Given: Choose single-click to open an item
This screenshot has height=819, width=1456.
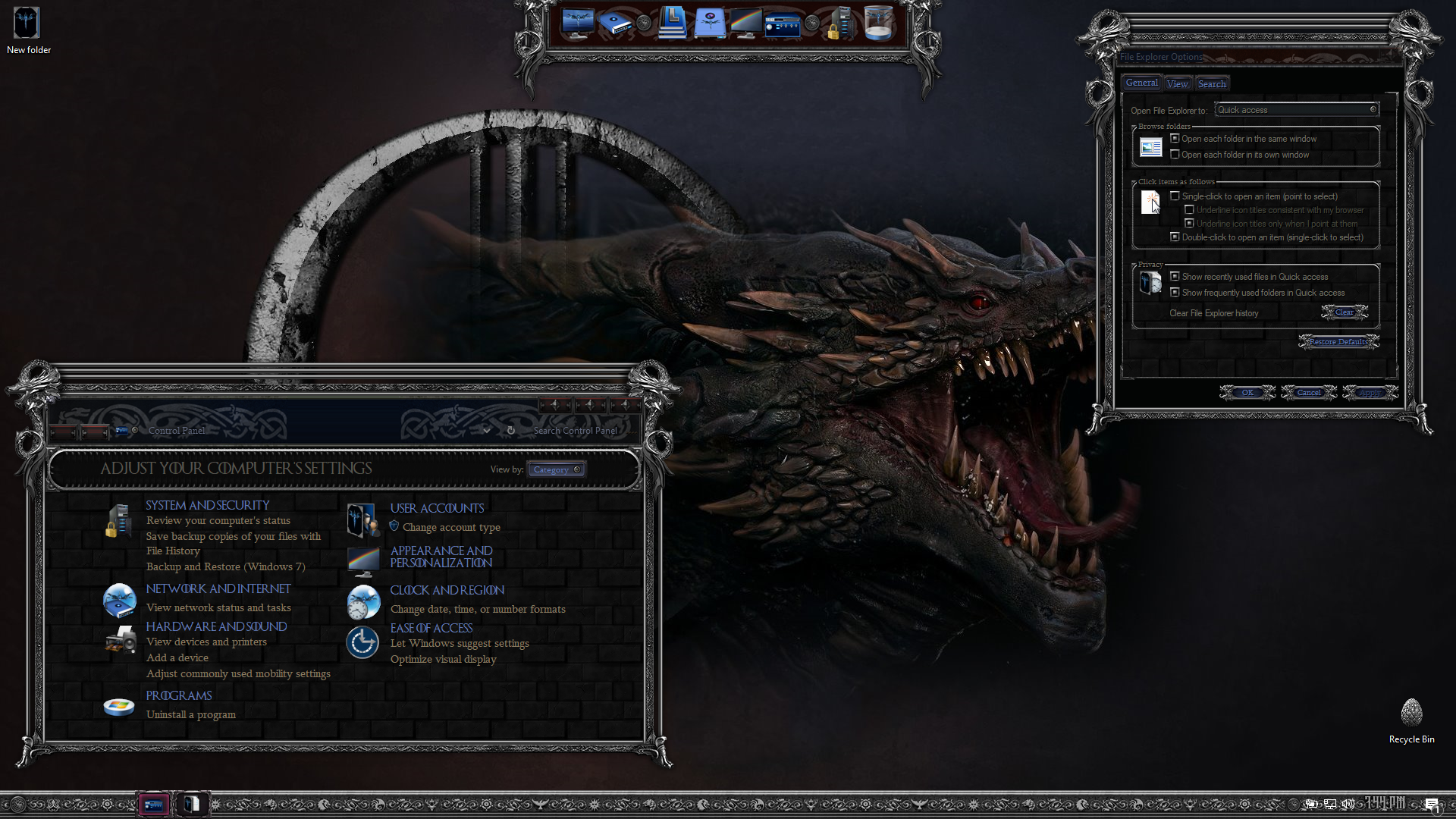Looking at the screenshot, I should 1175,196.
